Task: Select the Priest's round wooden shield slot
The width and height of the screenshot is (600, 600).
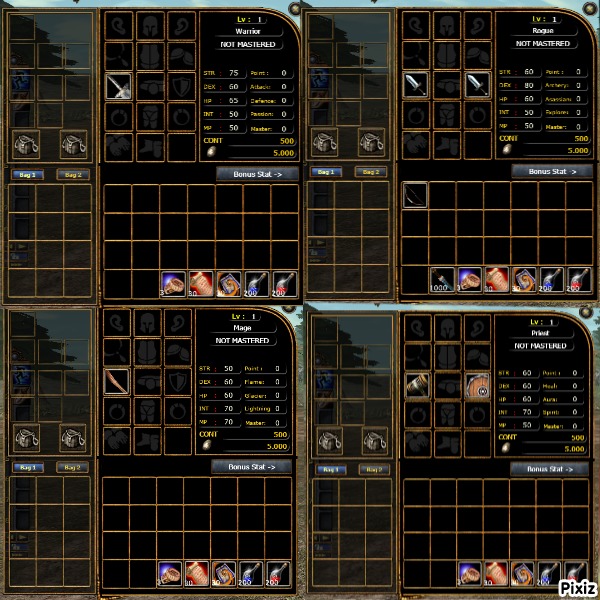Action: click(x=477, y=385)
